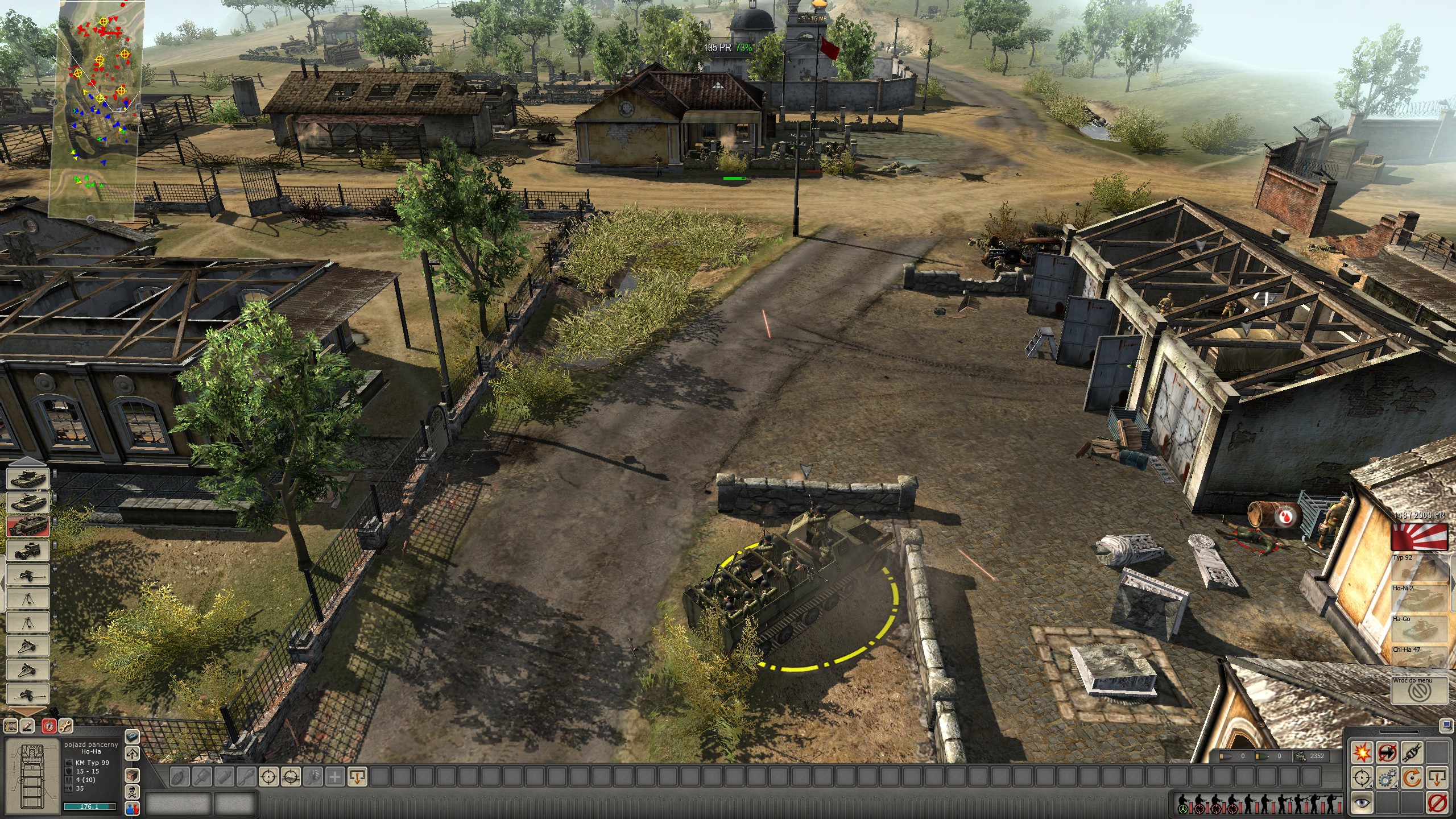The width and height of the screenshot is (1456, 819).
Task: Click the red cancel order circle icon
Action: click(x=1437, y=803)
